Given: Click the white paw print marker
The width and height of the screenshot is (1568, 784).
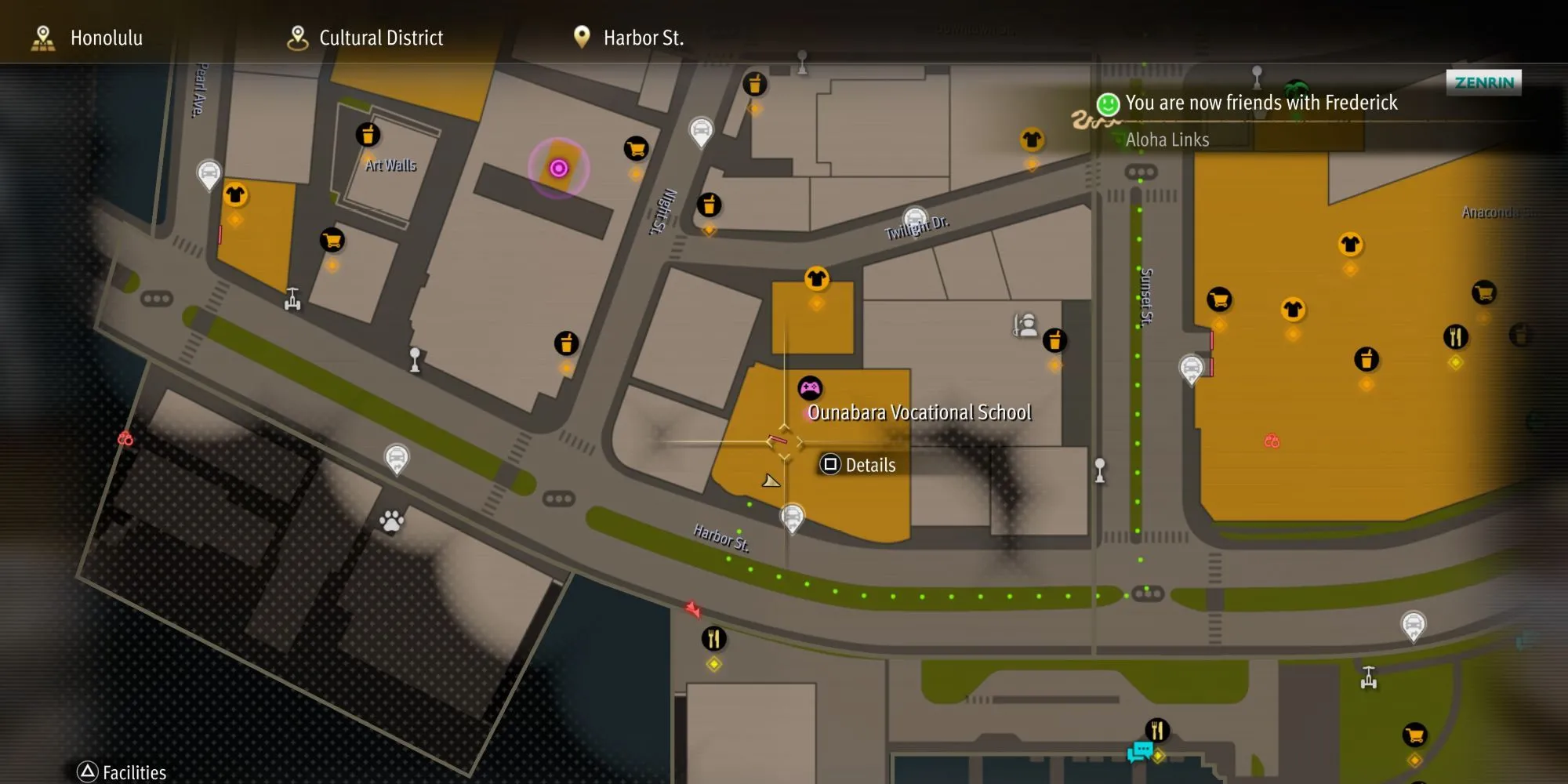Looking at the screenshot, I should click(x=391, y=520).
